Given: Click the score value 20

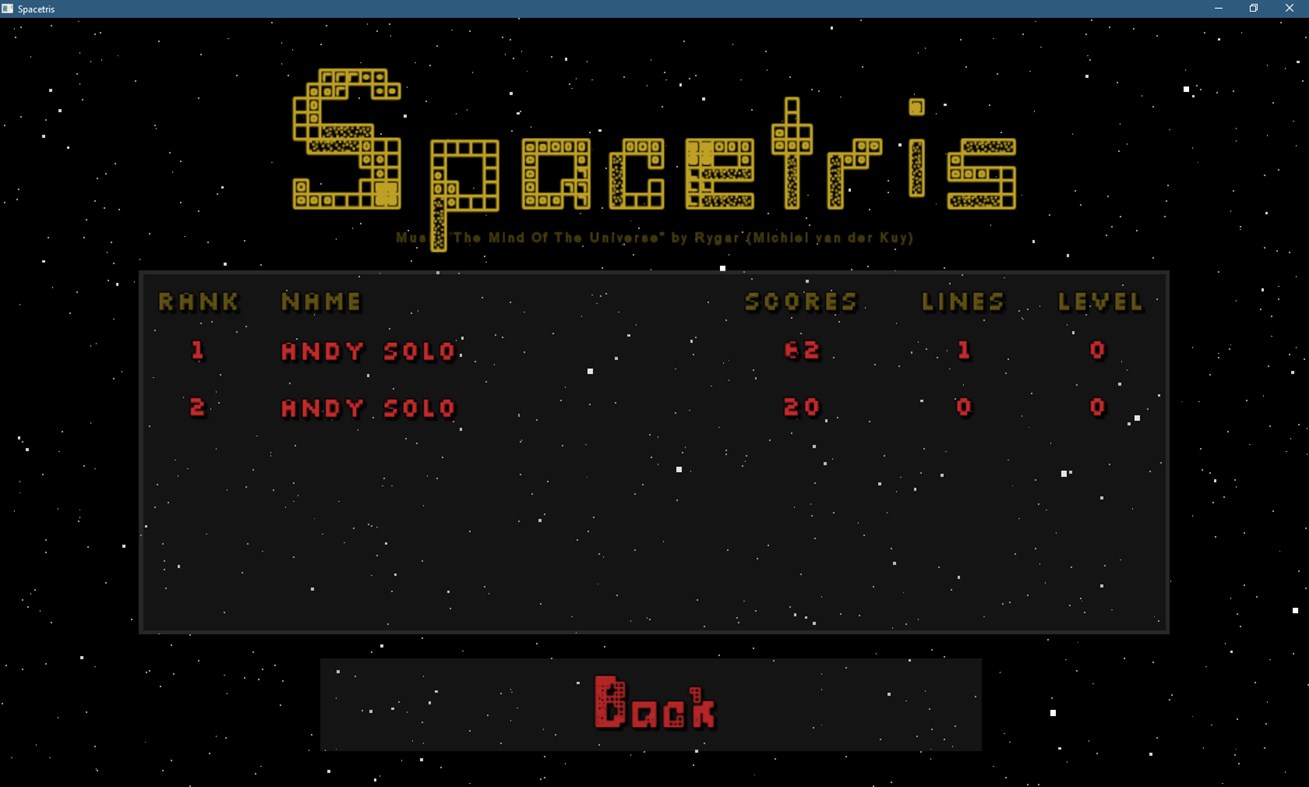Looking at the screenshot, I should pos(803,408).
